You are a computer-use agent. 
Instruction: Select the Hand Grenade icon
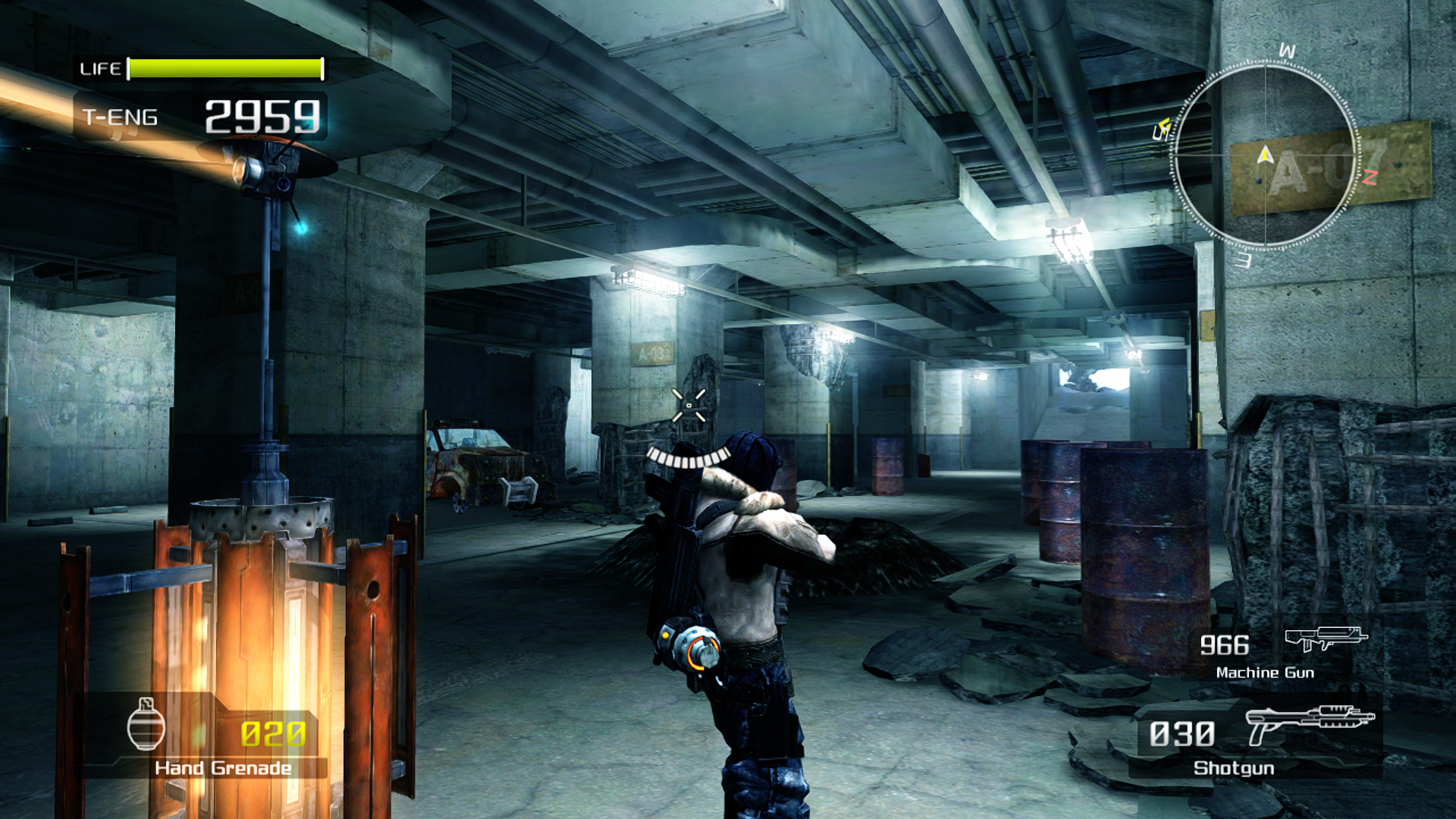146,724
